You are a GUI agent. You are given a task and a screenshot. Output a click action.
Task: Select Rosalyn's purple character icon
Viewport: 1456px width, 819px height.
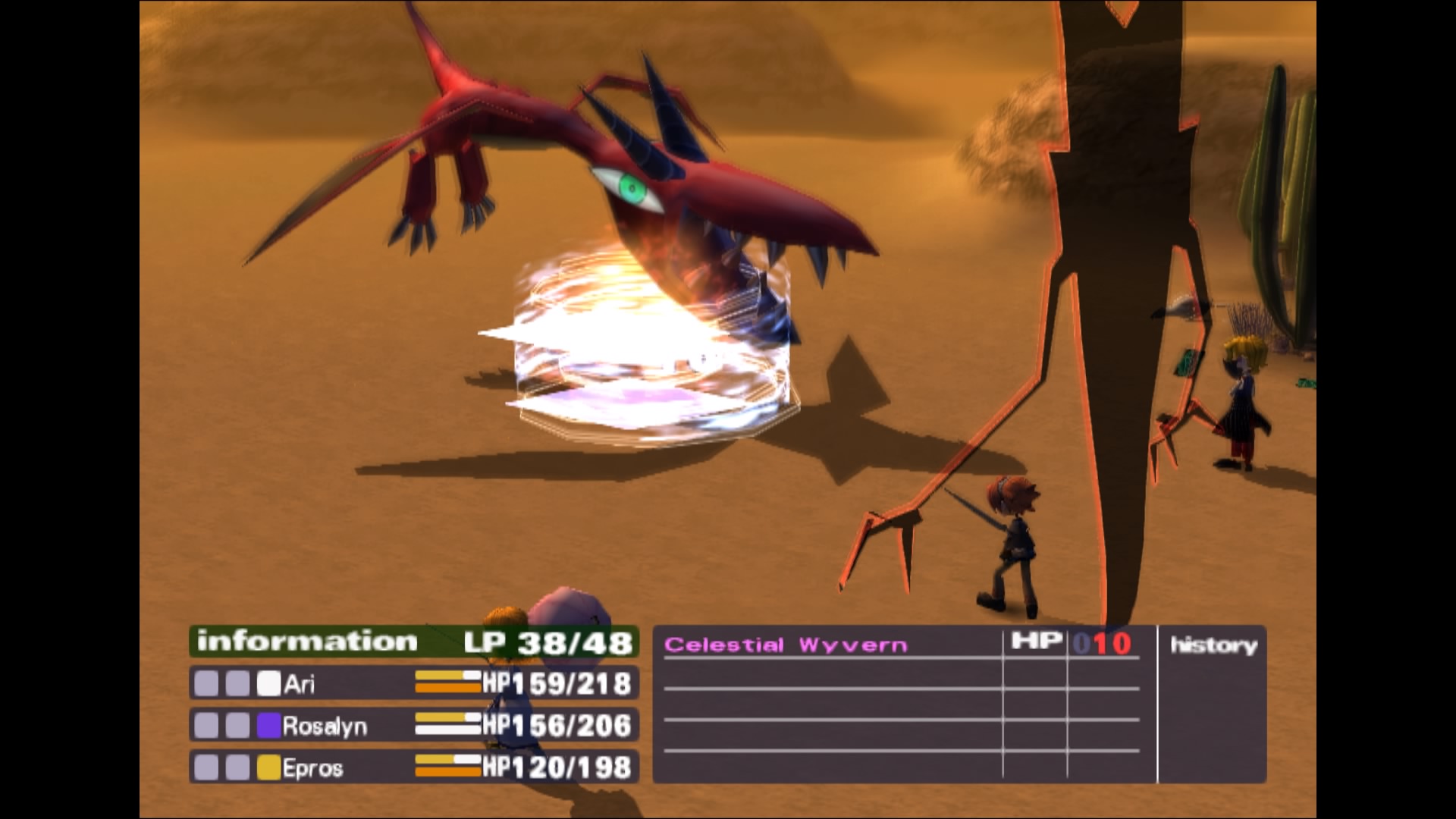coord(271,726)
